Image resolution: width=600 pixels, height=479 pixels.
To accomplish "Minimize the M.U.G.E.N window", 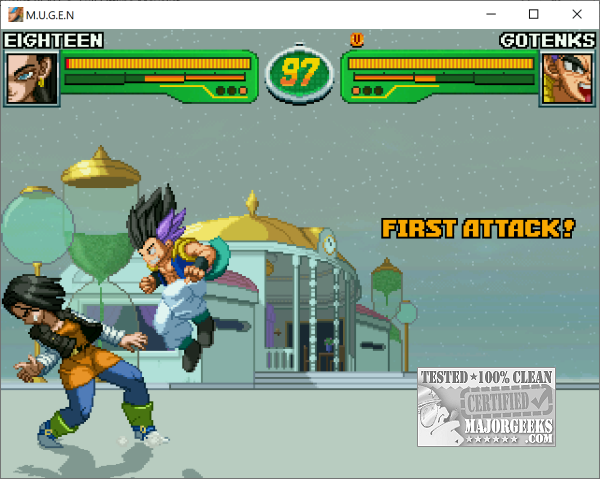I will (490, 14).
